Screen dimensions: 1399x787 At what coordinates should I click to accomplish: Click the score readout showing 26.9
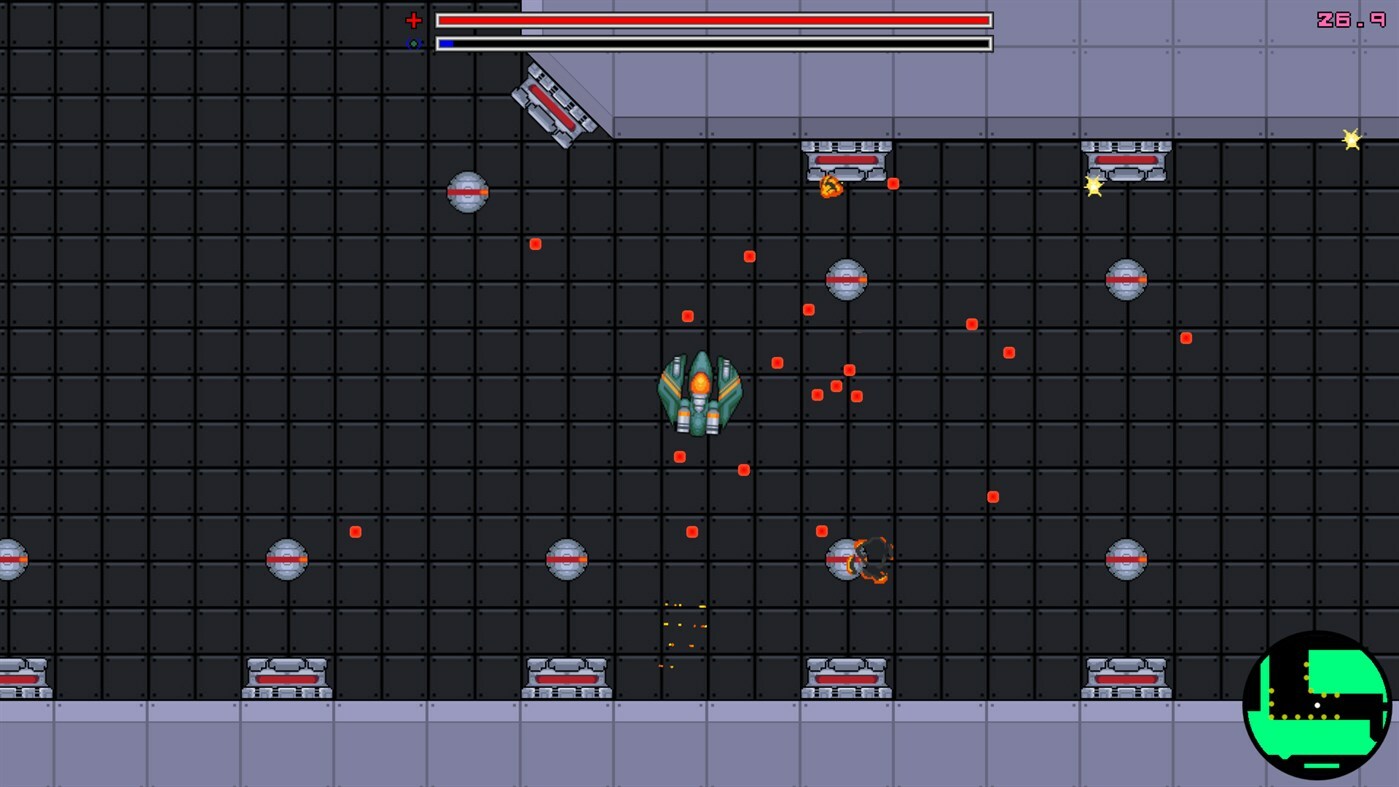(x=1352, y=18)
